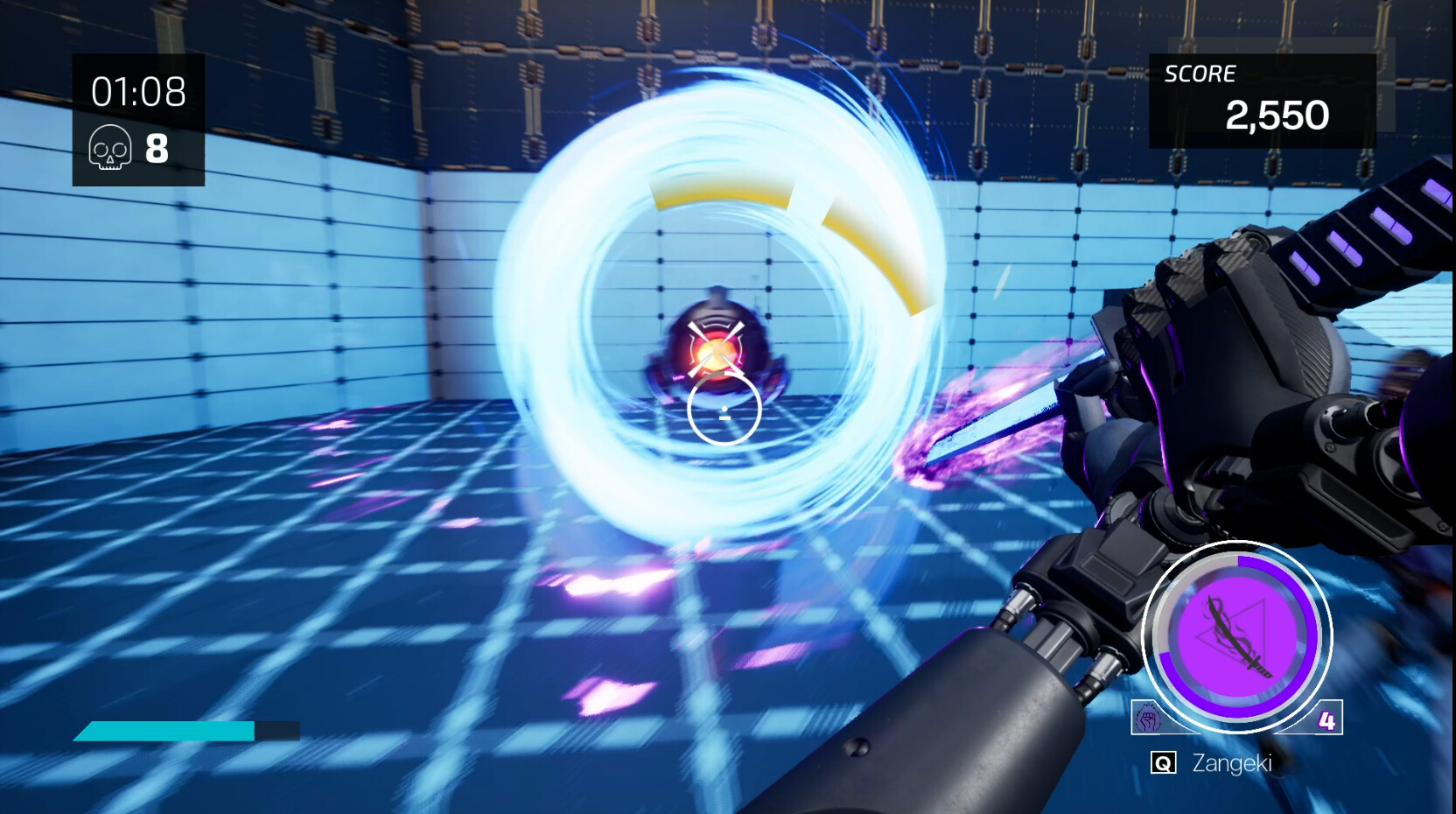1456x814 pixels.
Task: Expand the SCORE panel header
Action: (x=1201, y=74)
